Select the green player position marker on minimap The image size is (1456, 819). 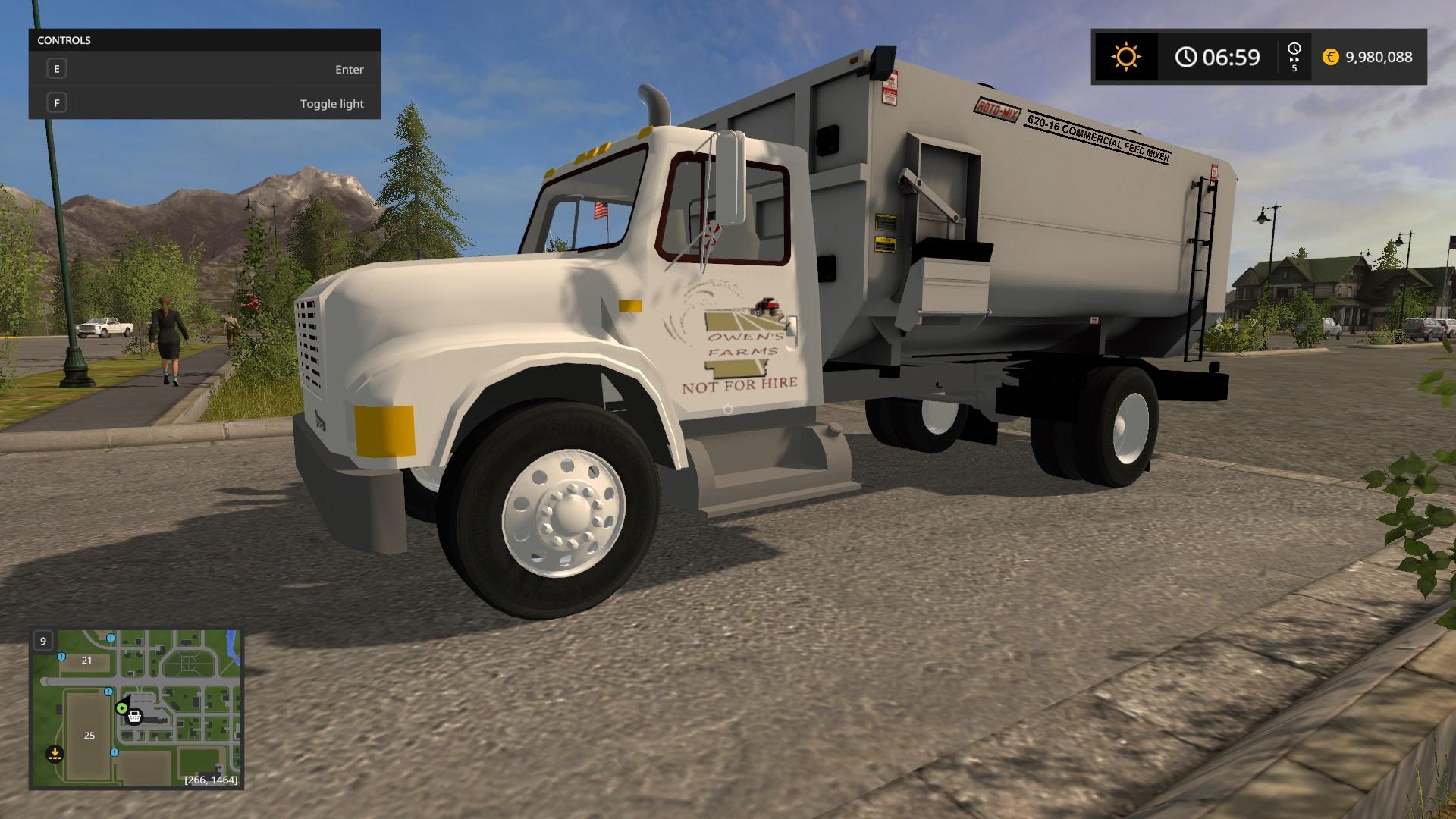pos(122,708)
